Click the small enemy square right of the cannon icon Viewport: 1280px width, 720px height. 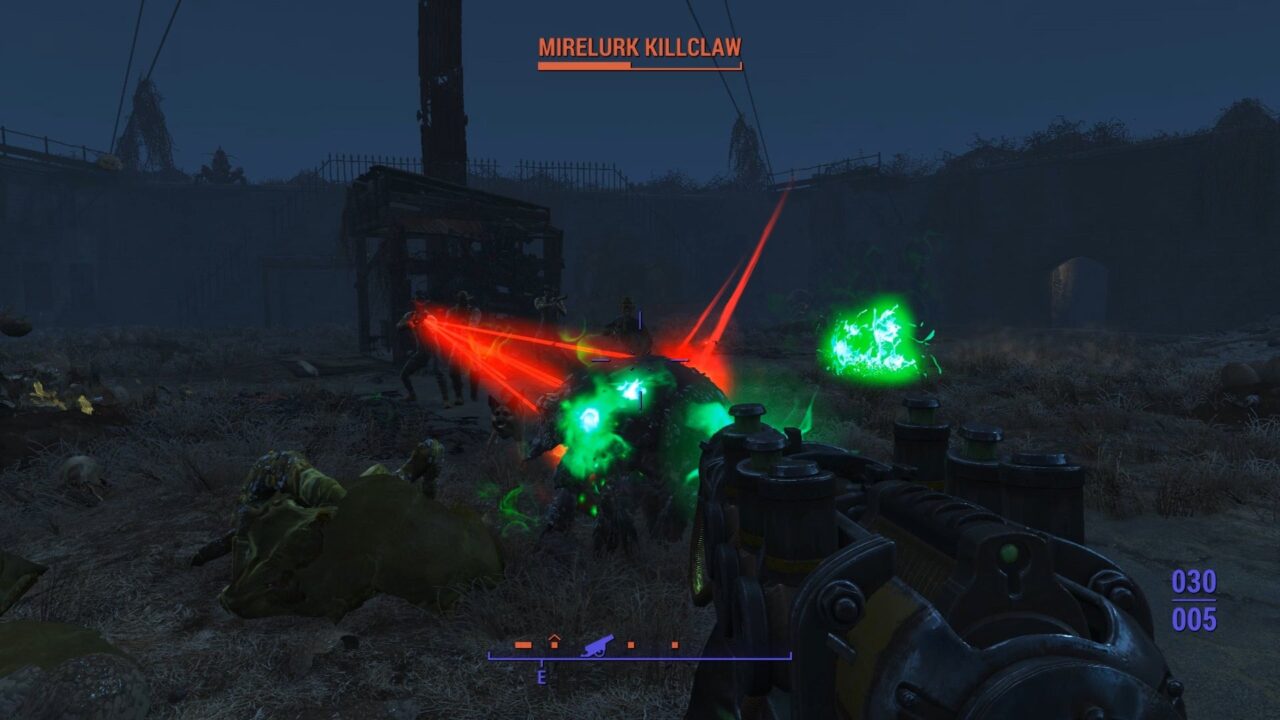pyautogui.click(x=630, y=645)
